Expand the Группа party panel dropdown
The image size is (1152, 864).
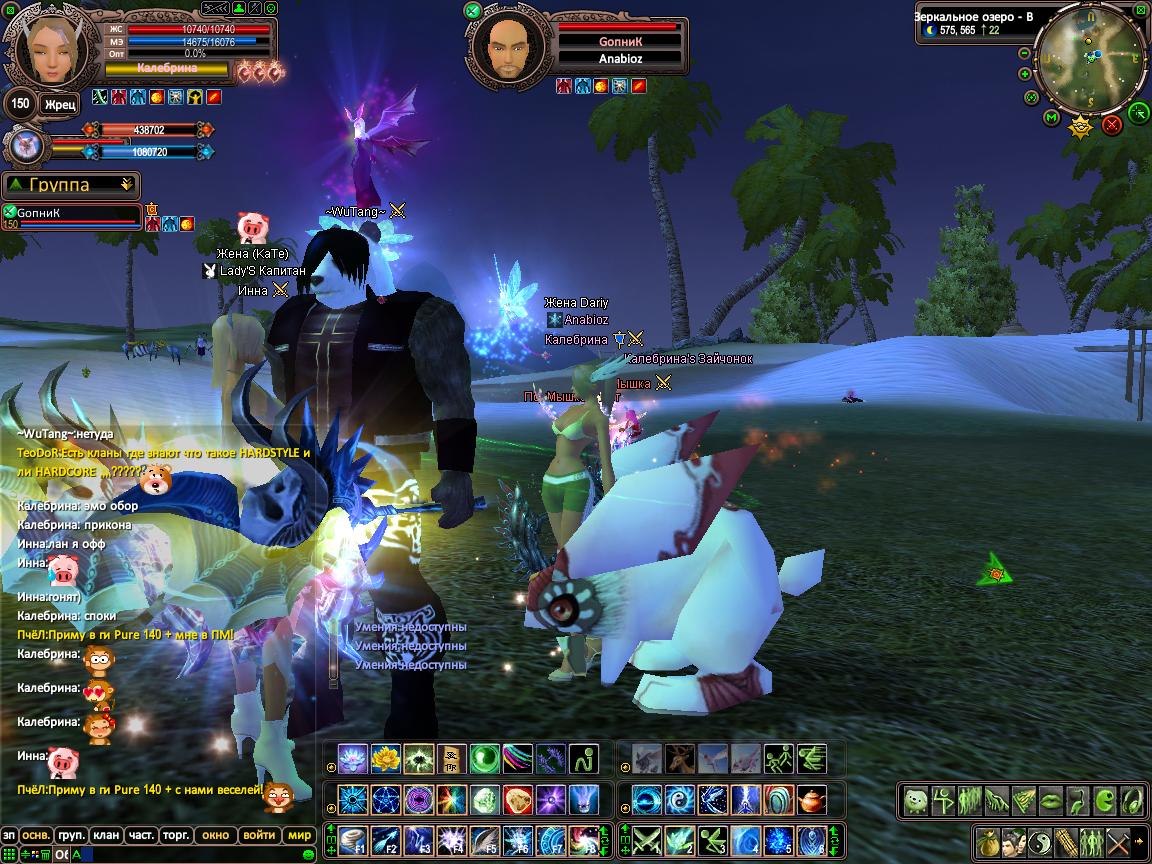(126, 185)
